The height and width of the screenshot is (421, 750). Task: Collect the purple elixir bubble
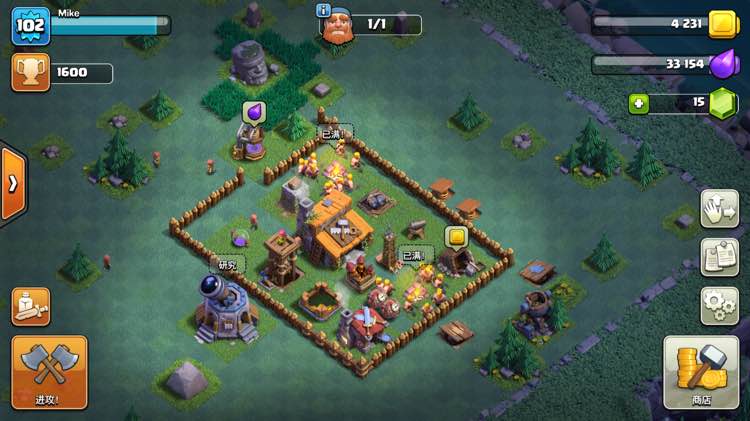point(253,112)
